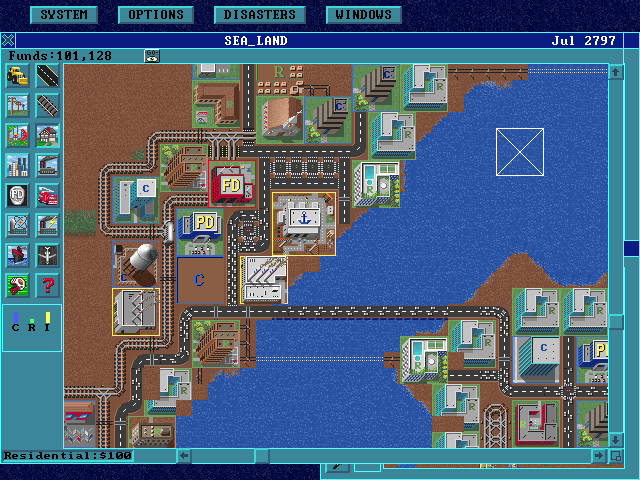Pick the power line tool
Viewport: 640px width, 480px height.
(x=17, y=105)
